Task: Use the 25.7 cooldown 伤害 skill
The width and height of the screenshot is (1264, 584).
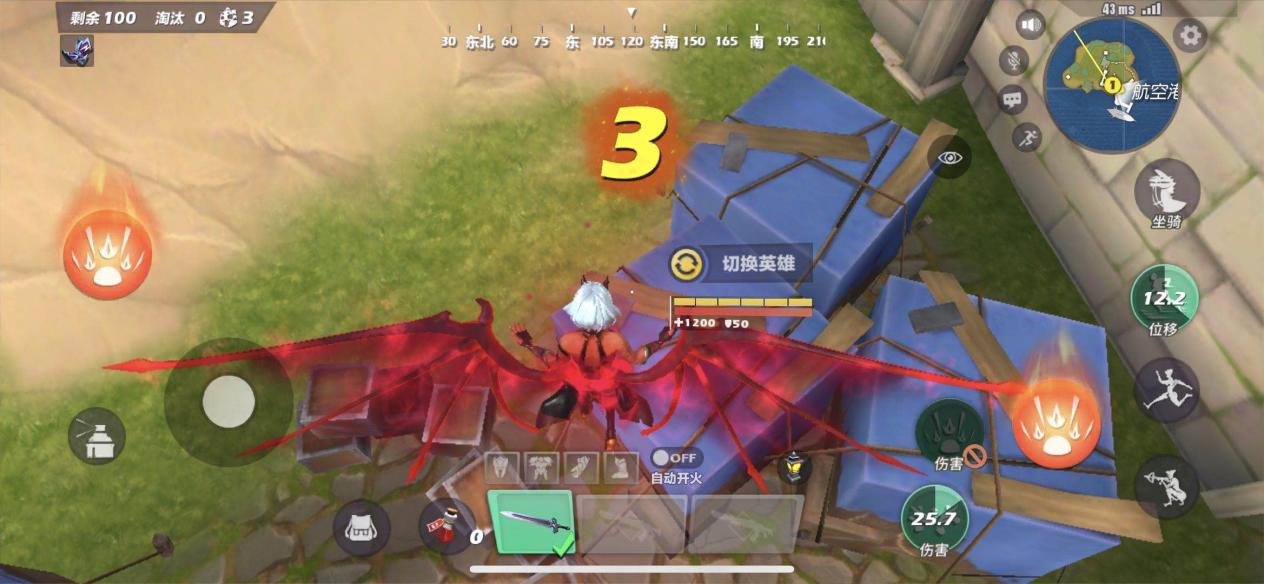Action: point(934,519)
